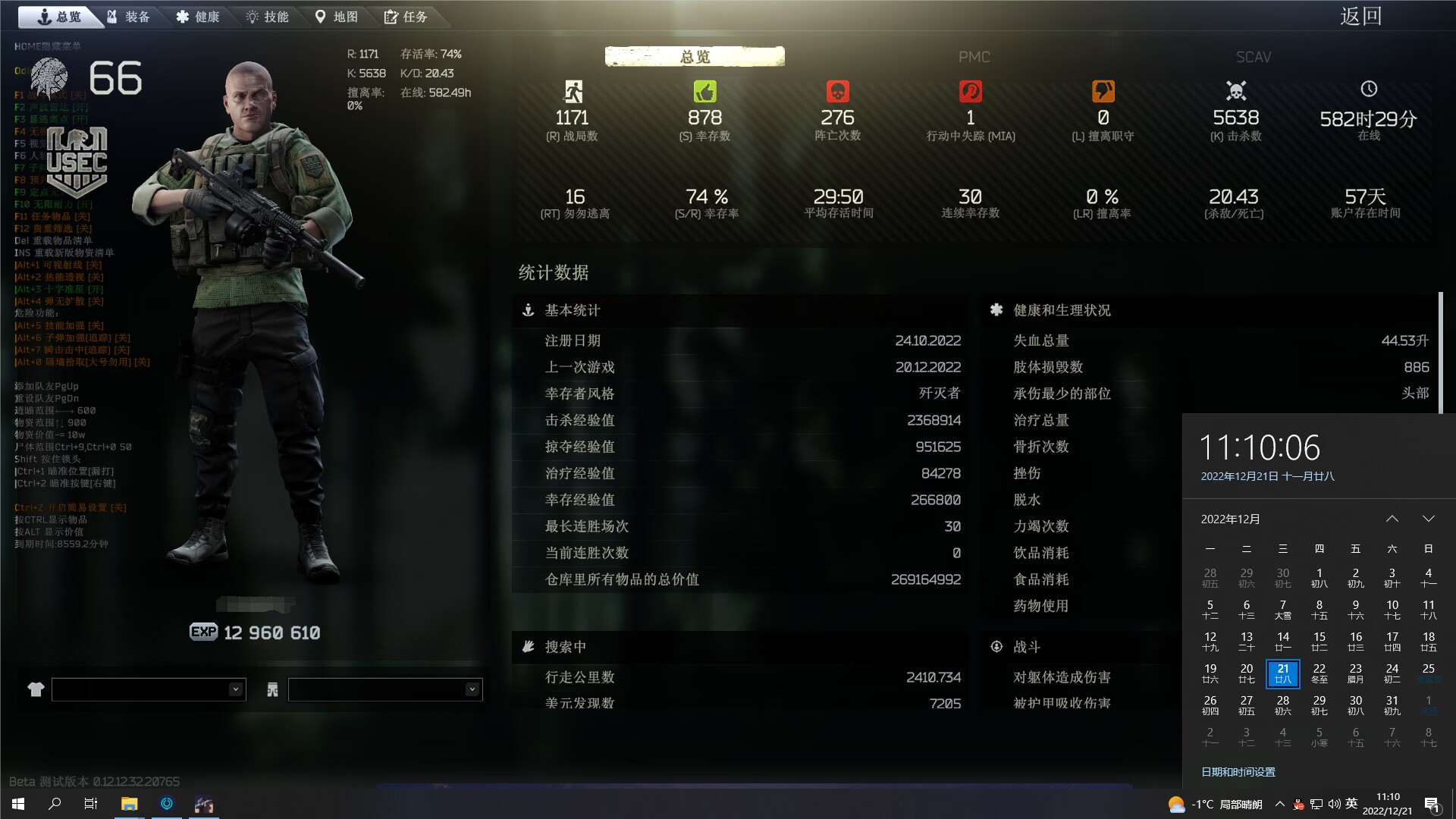Choose the 总览 statistics sub-tab
This screenshot has height=819, width=1456.
695,57
